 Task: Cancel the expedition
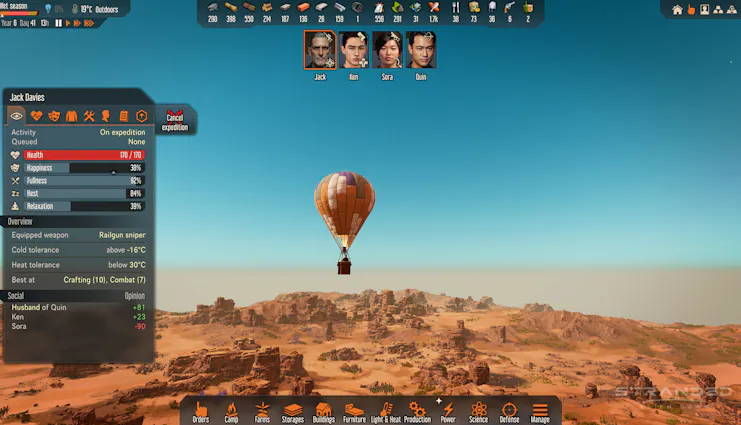tap(175, 120)
